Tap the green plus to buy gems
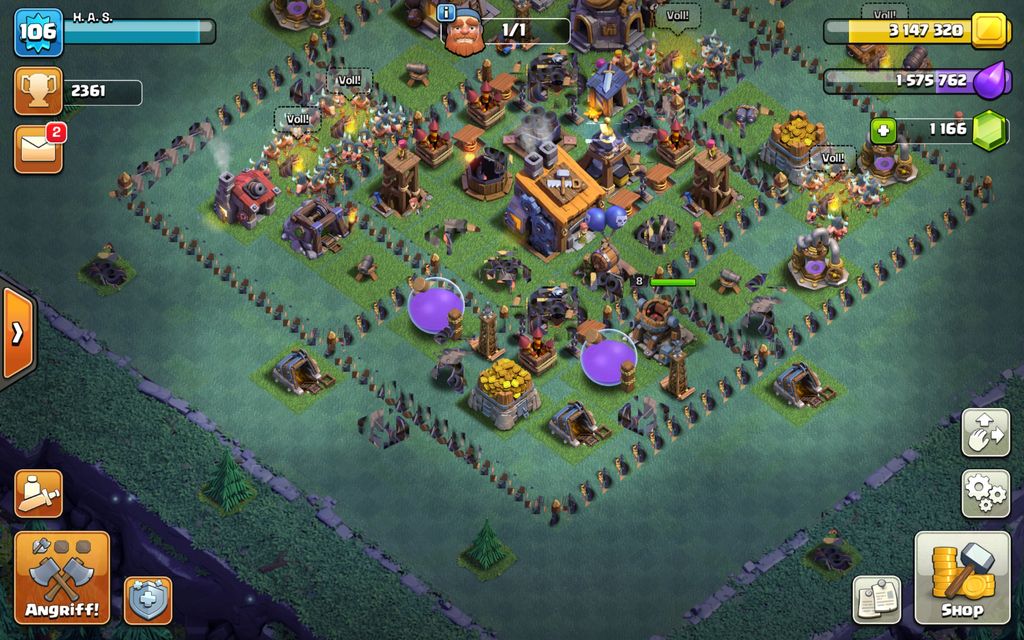Viewport: 1024px width, 640px height. coord(882,130)
